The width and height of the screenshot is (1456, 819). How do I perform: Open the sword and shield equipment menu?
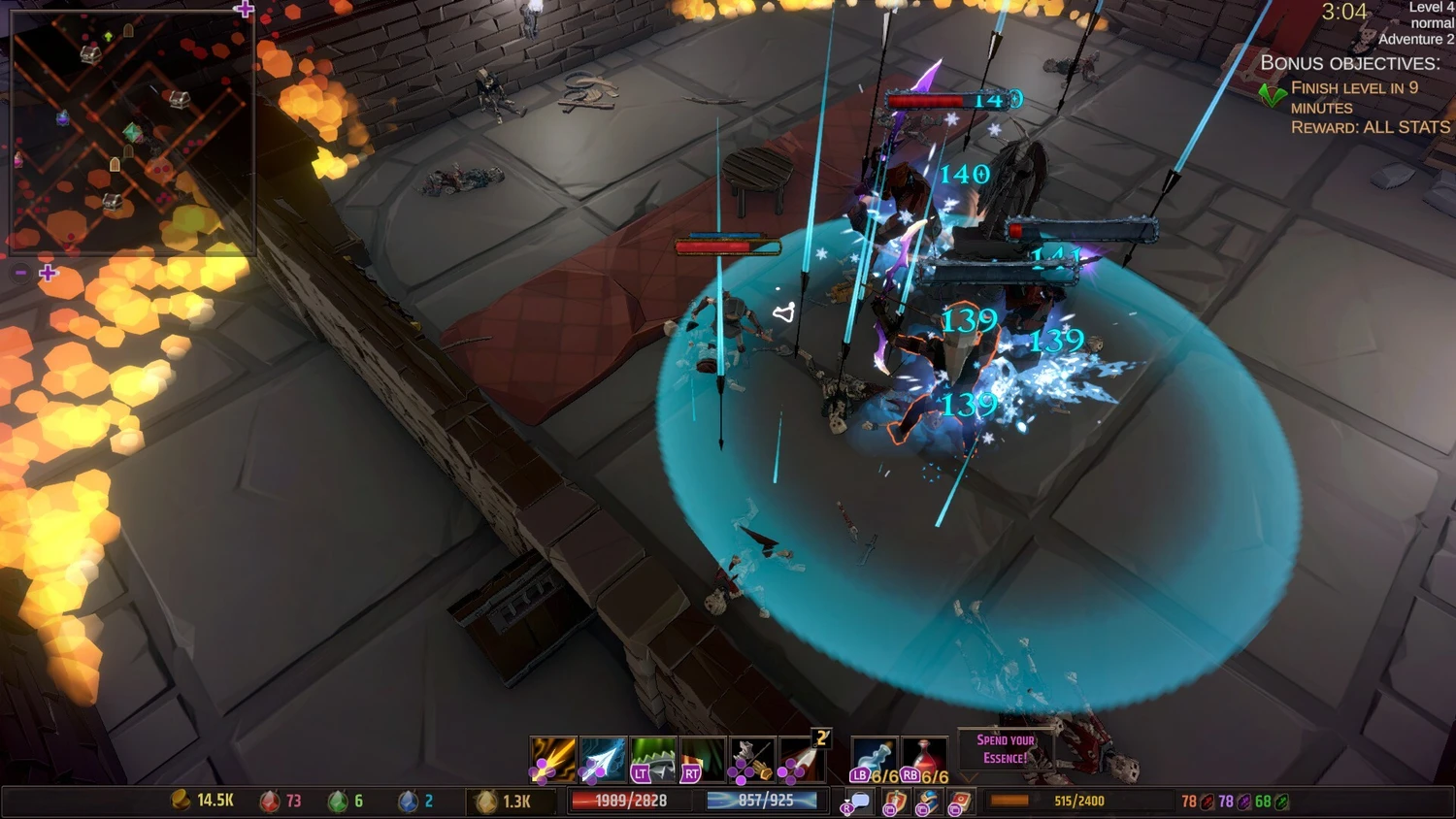coord(894,803)
